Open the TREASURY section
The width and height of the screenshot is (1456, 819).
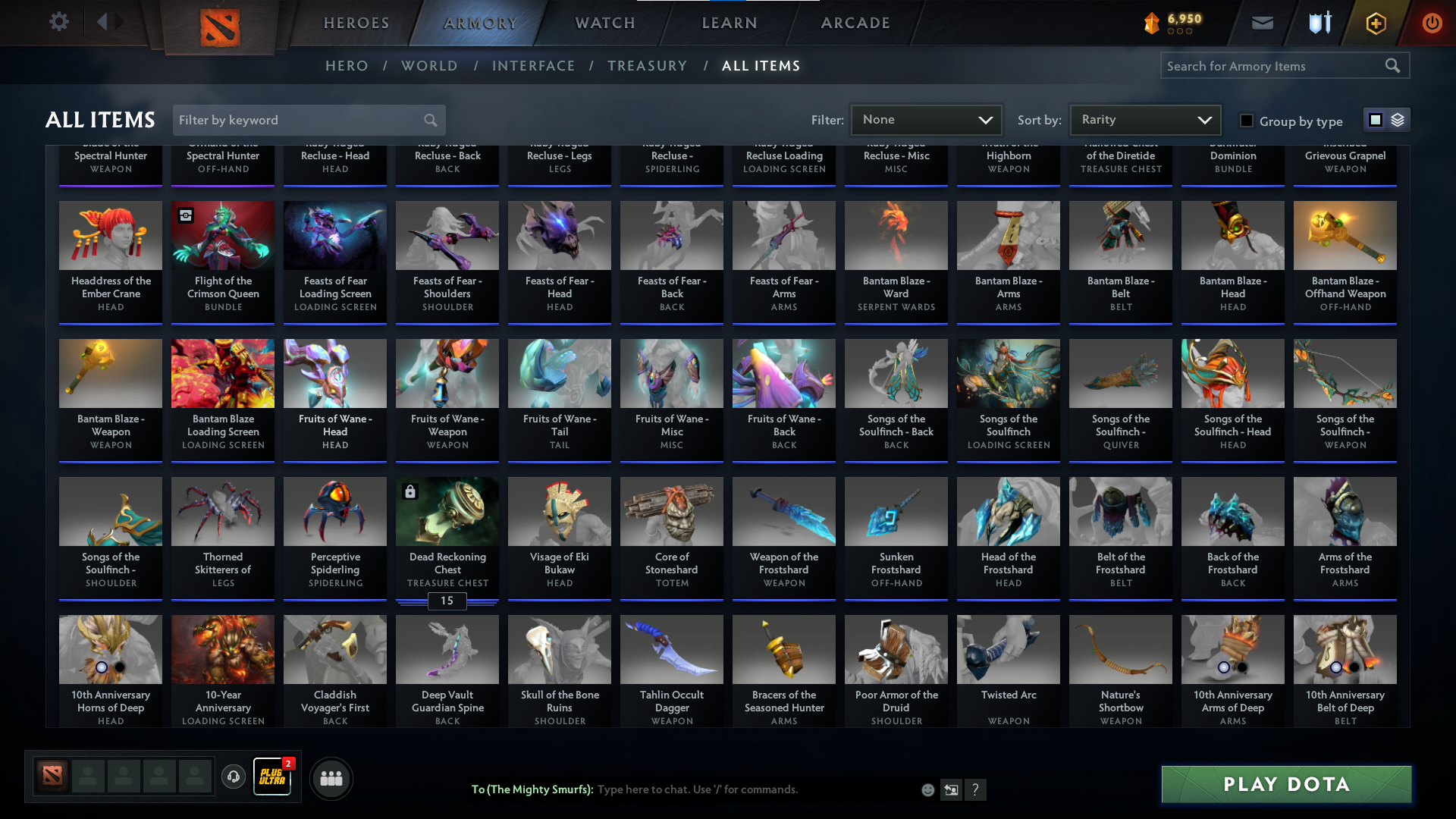pos(647,66)
